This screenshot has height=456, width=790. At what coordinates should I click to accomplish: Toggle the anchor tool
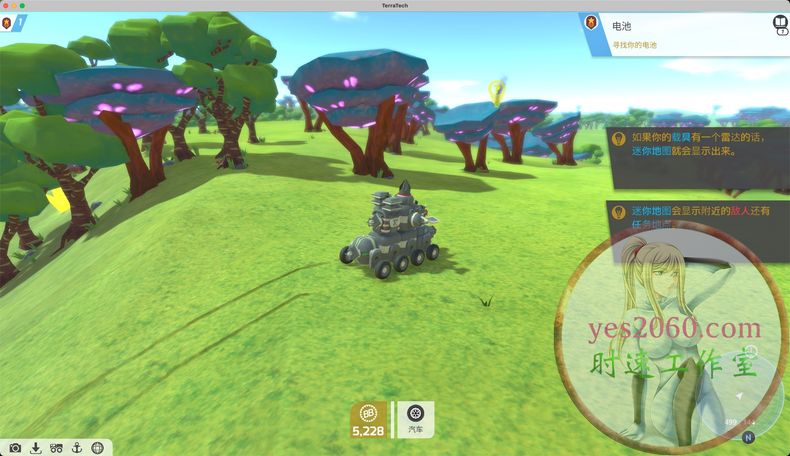pos(76,448)
